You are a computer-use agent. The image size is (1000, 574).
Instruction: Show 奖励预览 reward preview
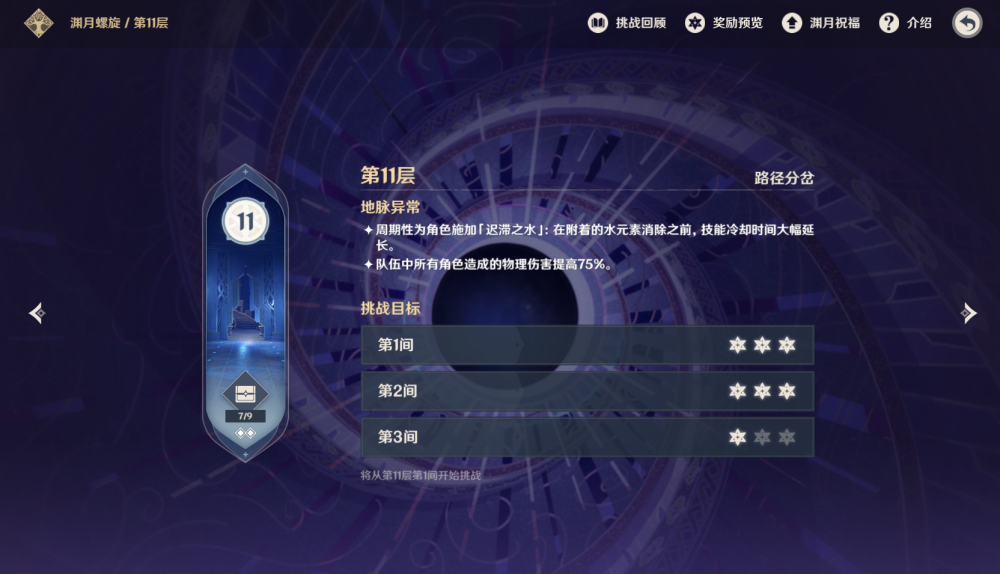[723, 22]
